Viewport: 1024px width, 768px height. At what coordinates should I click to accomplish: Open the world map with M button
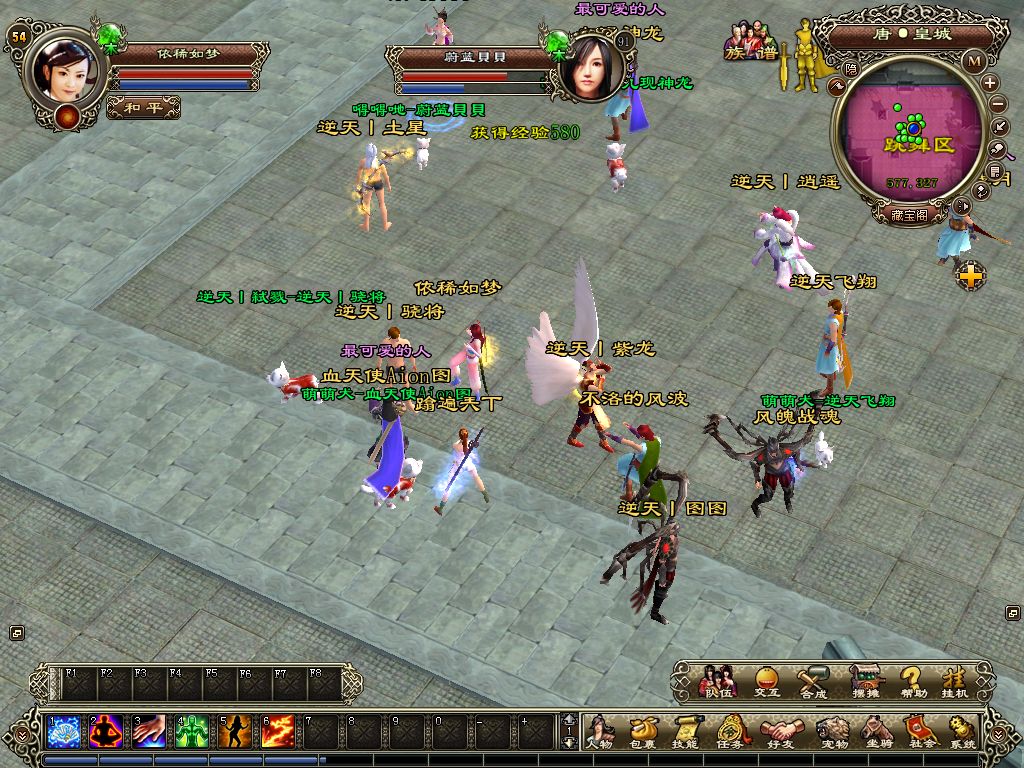point(974,60)
